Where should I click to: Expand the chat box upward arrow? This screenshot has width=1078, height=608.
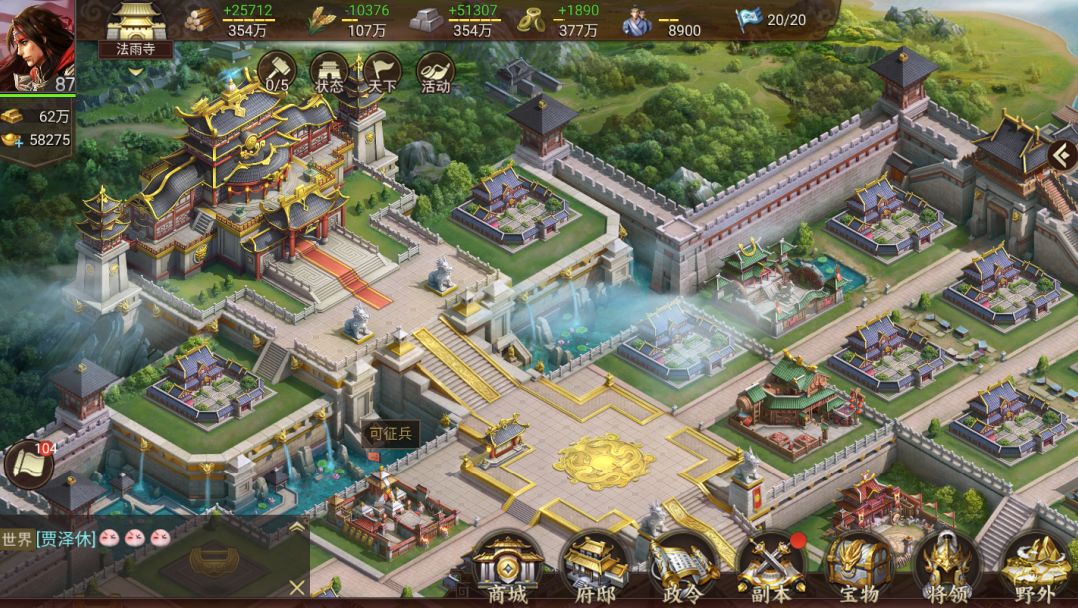pos(296,527)
